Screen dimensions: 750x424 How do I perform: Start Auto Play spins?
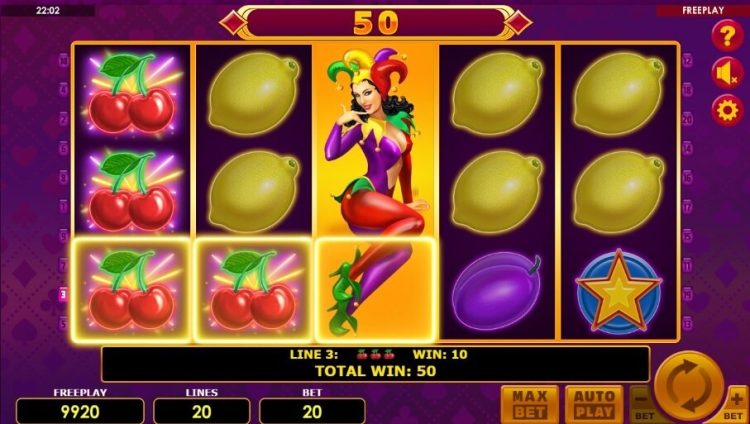pyautogui.click(x=593, y=404)
